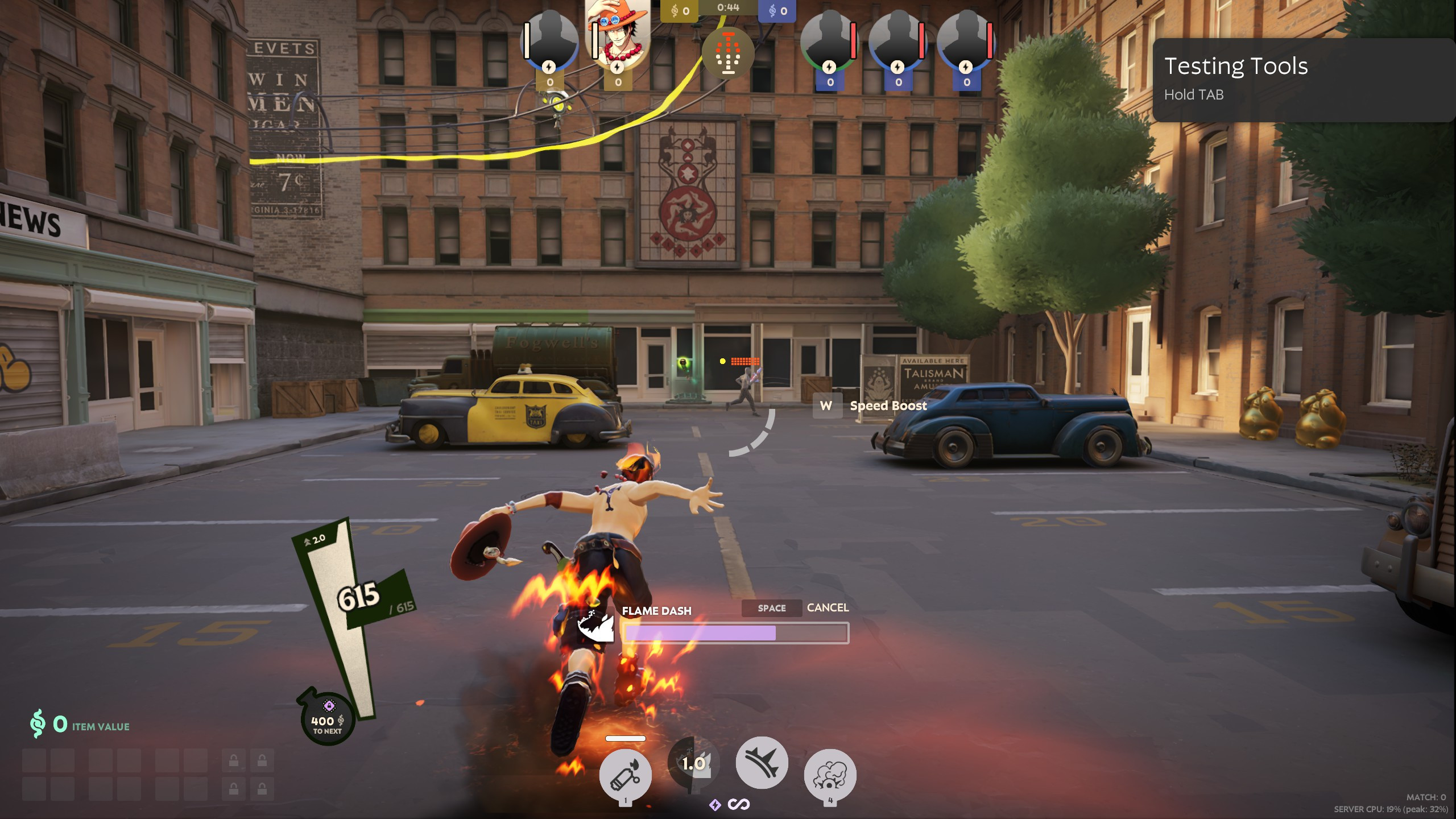This screenshot has width=1456, height=819.
Task: Click the crown-slash ability icon
Action: pyautogui.click(x=762, y=763)
